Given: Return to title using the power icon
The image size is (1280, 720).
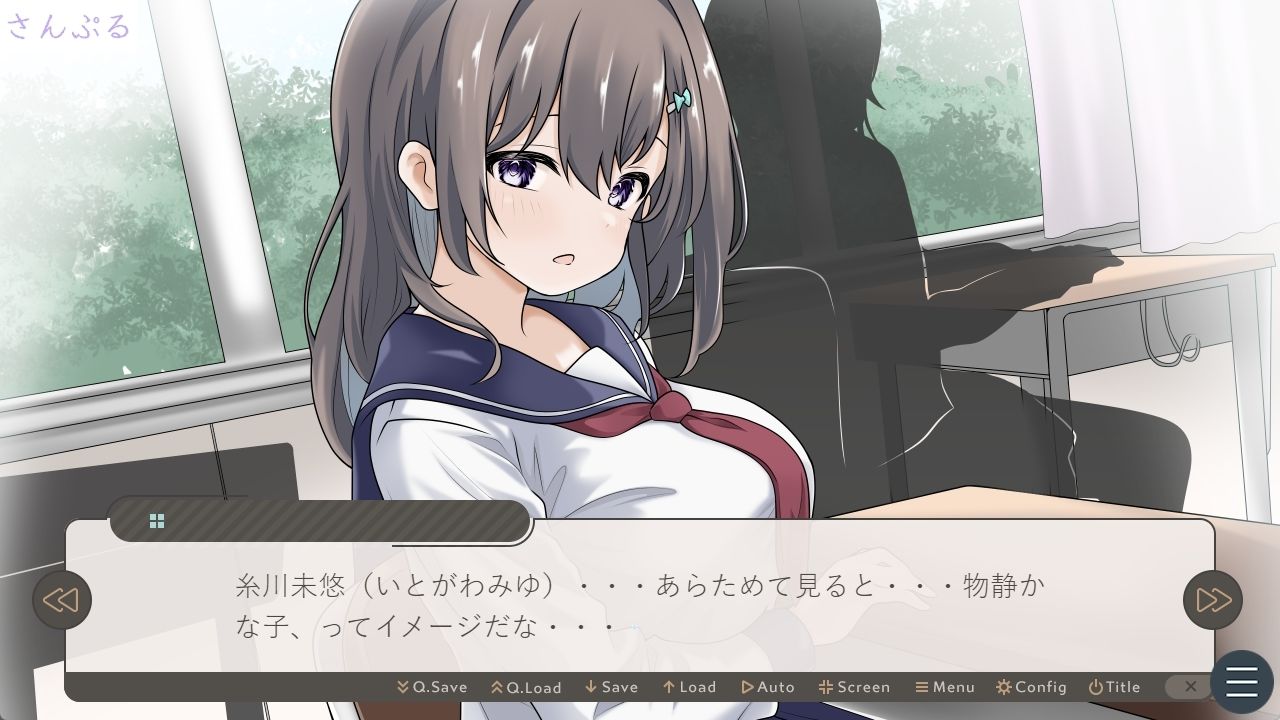Looking at the screenshot, I should pyautogui.click(x=1095, y=687).
